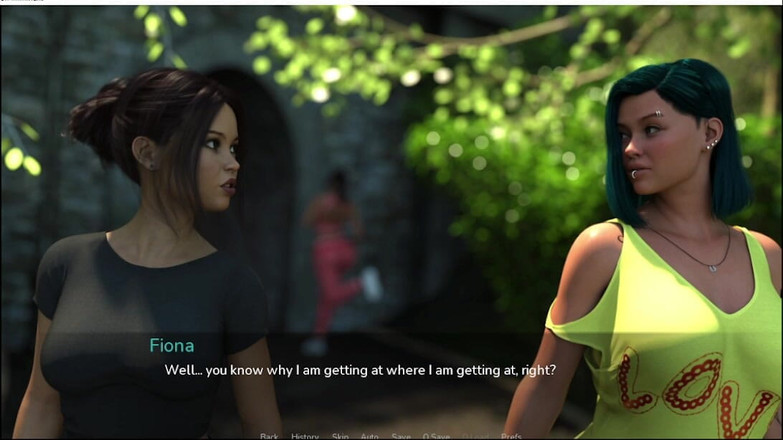
Task: Activate Skip in the quick menu
Action: pos(340,436)
